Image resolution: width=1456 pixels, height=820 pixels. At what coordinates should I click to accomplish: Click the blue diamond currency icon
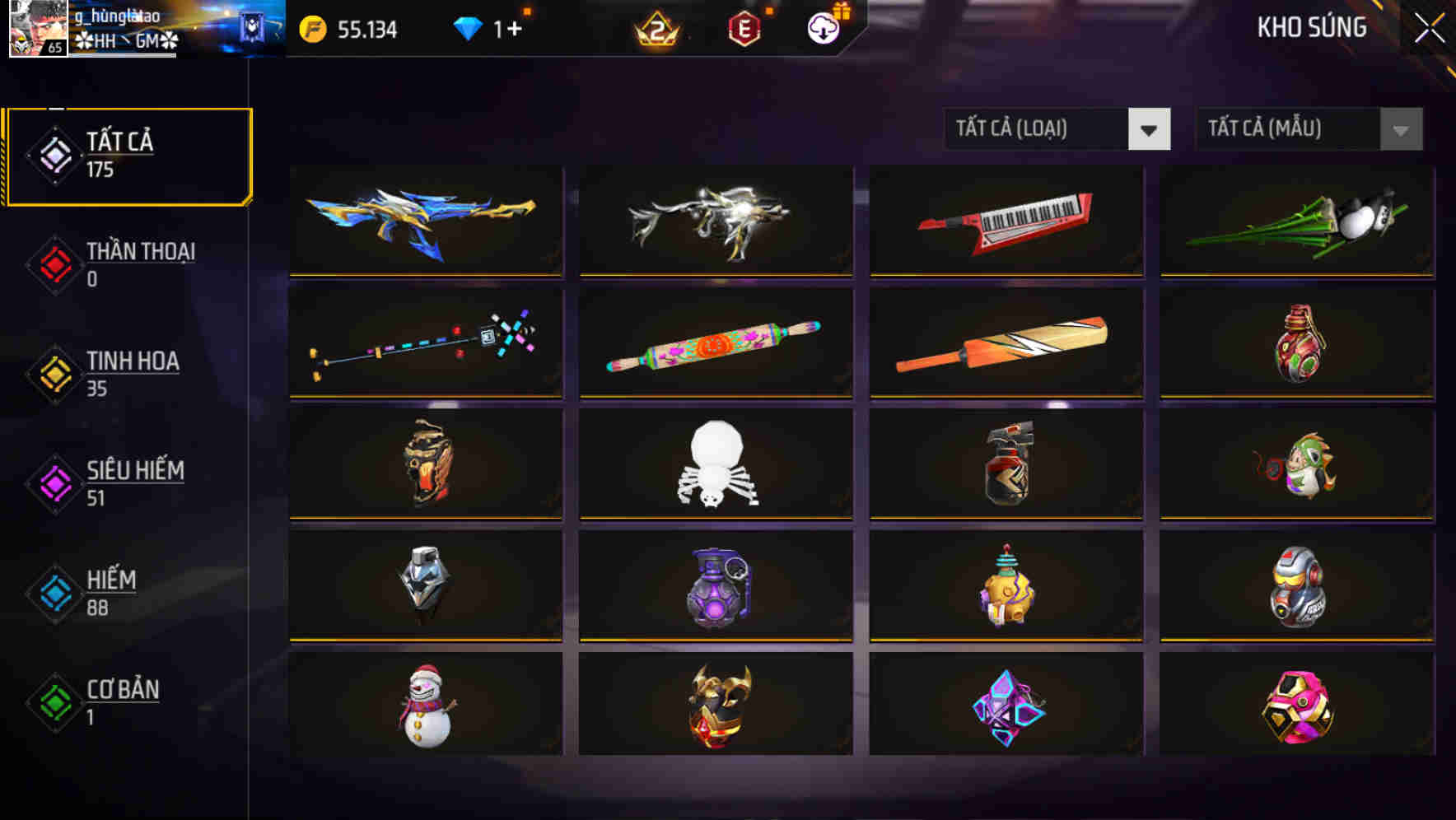(x=468, y=28)
